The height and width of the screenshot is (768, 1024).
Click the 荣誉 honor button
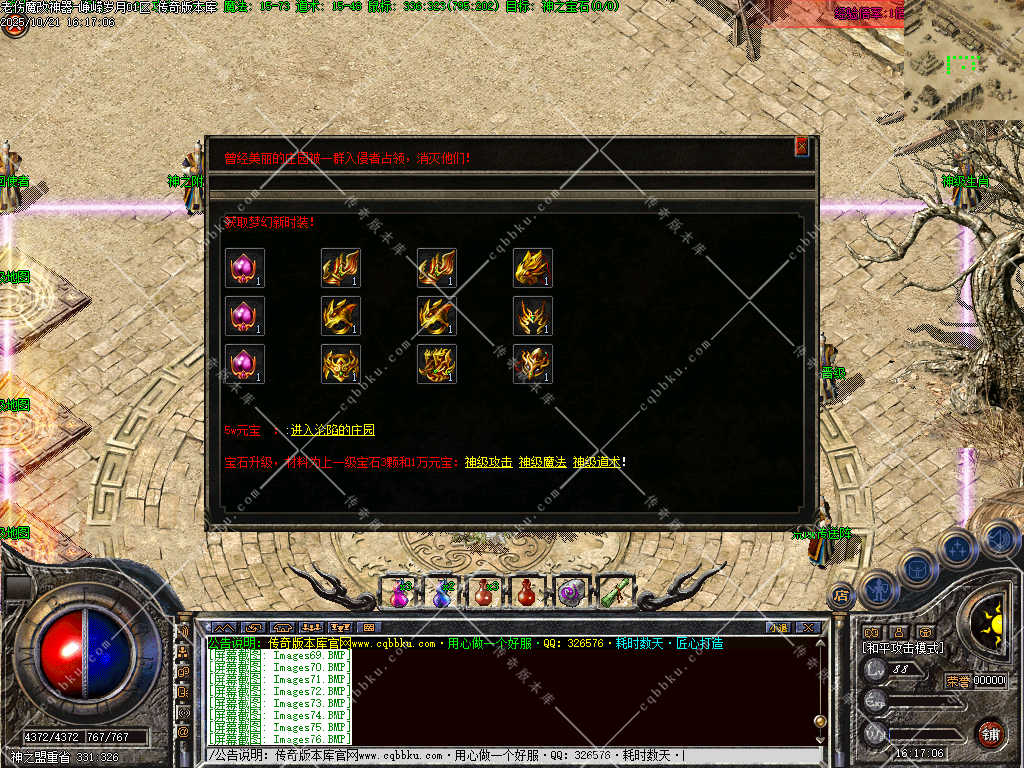click(958, 681)
